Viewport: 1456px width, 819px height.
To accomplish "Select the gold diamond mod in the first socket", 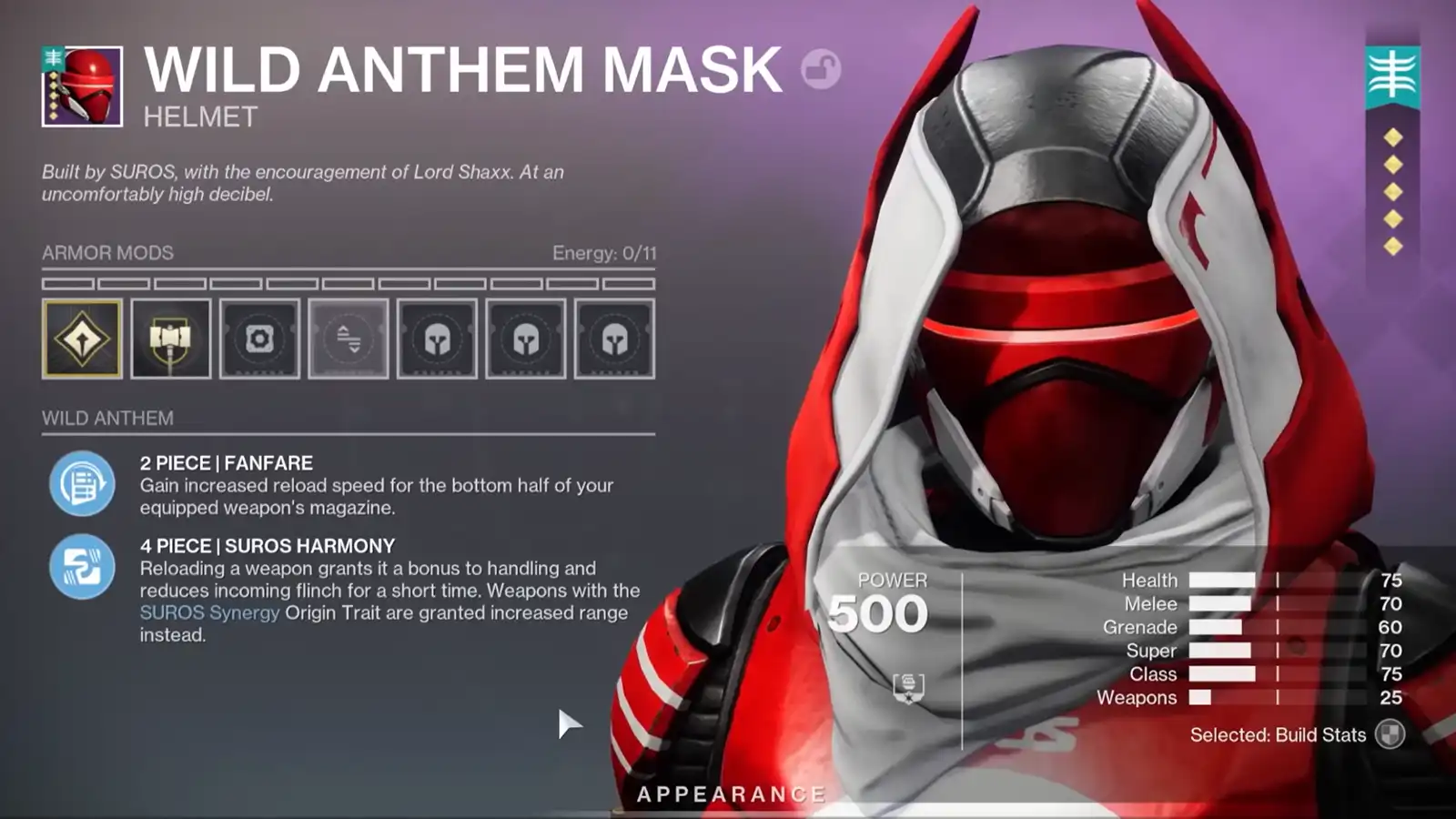I will coord(82,339).
